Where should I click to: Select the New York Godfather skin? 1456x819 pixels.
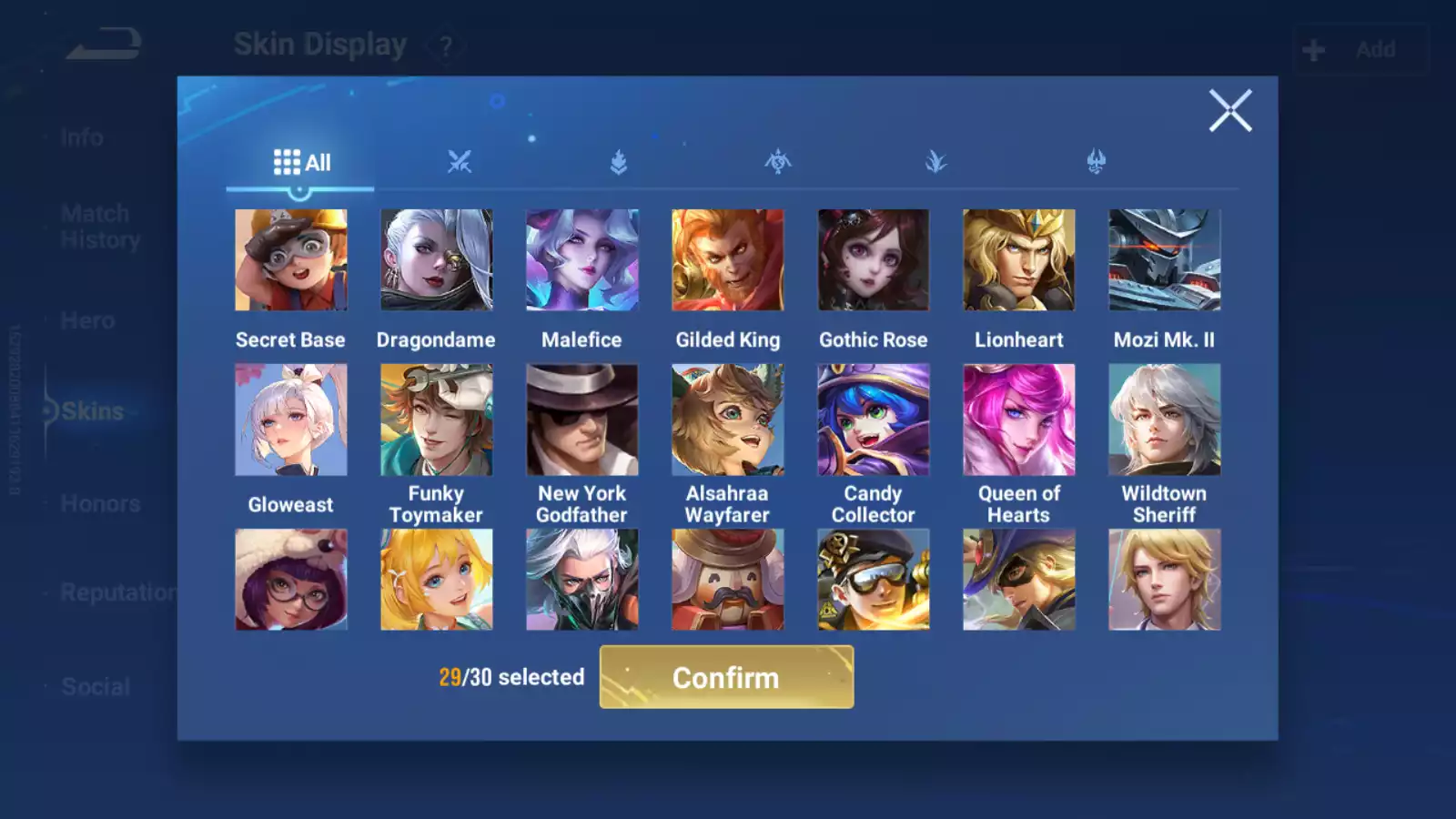581,420
